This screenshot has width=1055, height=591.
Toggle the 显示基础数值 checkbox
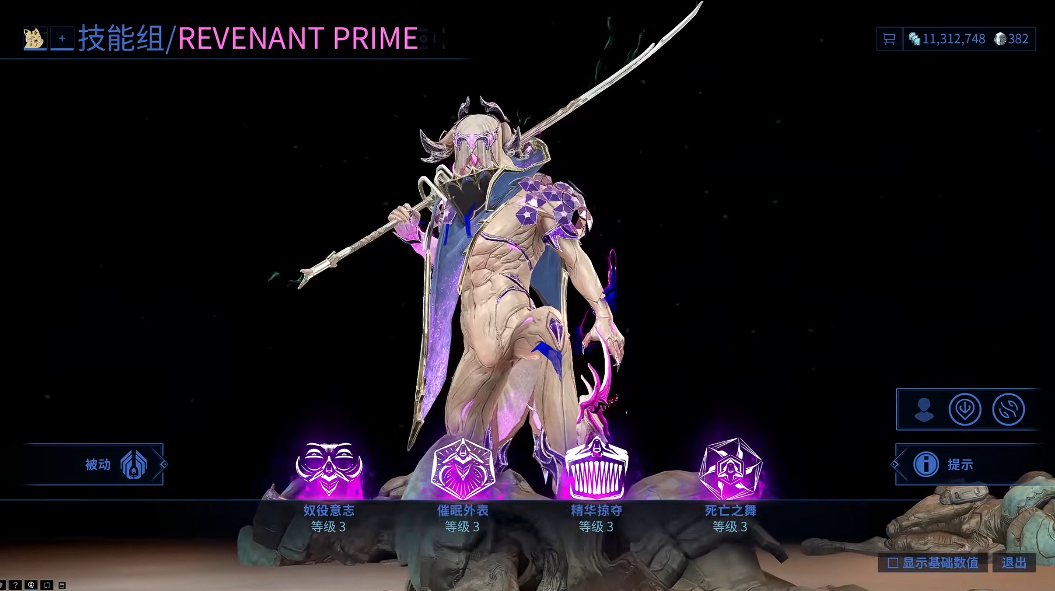point(893,563)
